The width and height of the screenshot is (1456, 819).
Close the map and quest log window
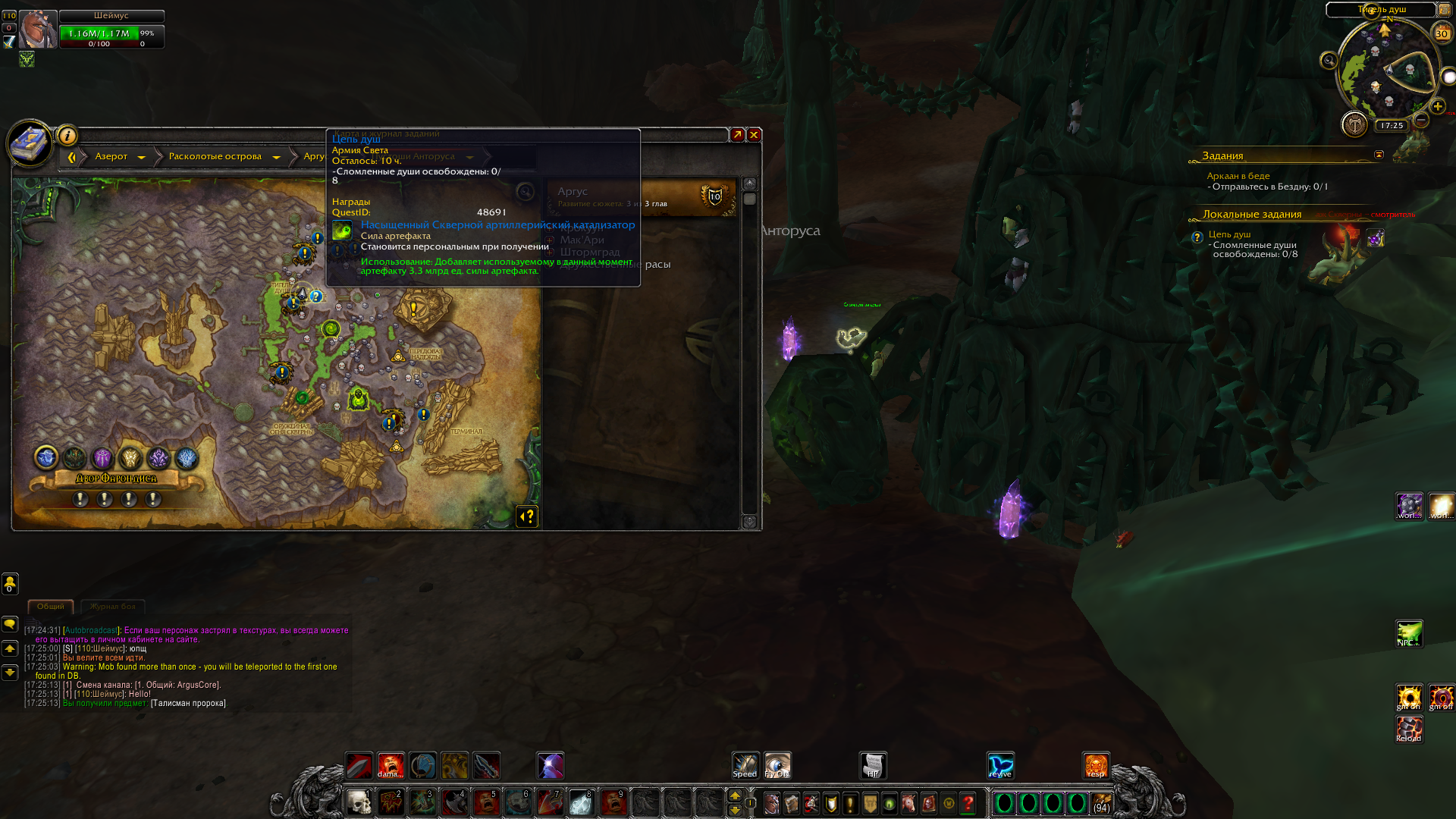click(754, 135)
